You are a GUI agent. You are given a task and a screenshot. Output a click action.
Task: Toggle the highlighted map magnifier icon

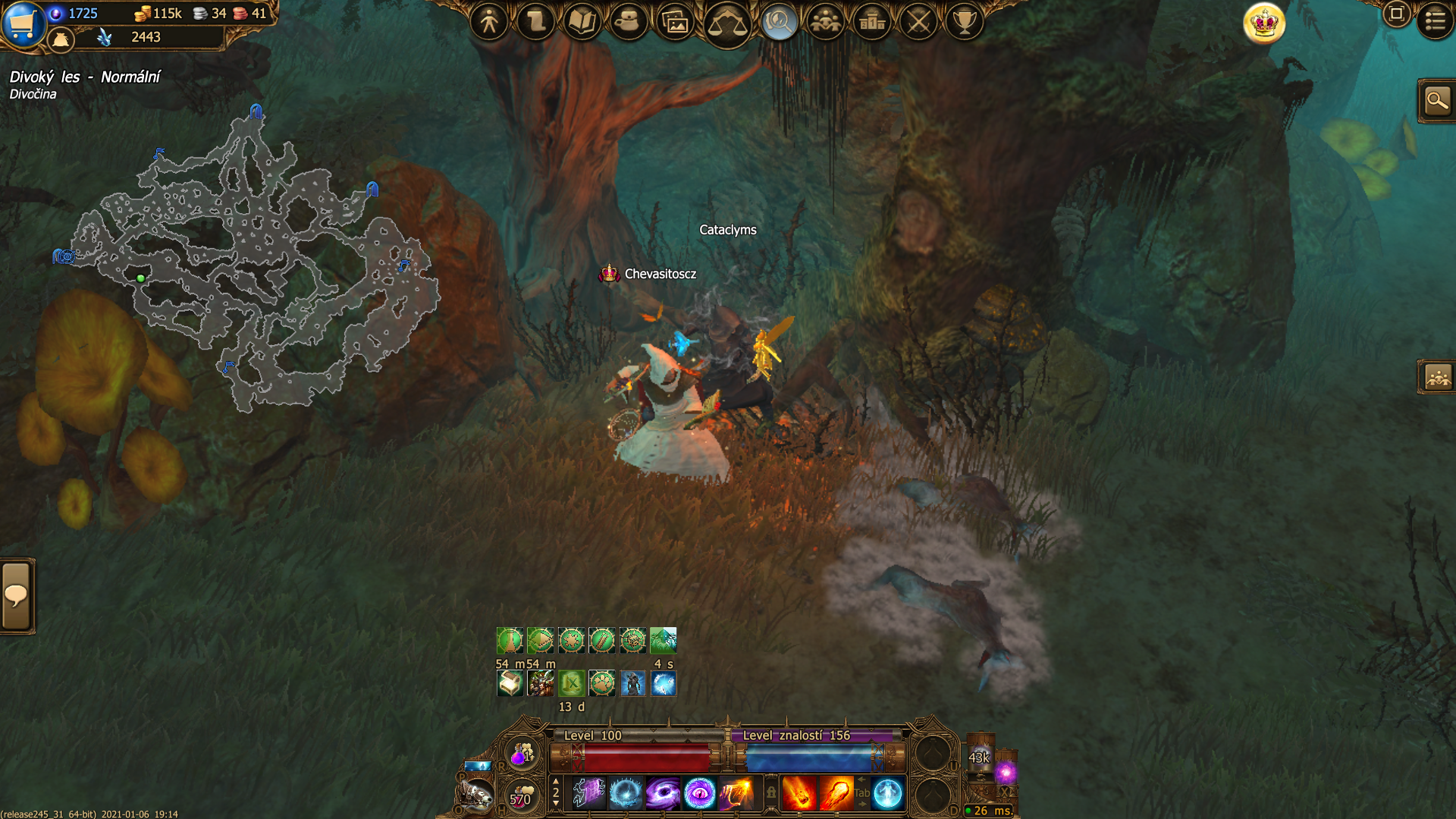point(779,22)
